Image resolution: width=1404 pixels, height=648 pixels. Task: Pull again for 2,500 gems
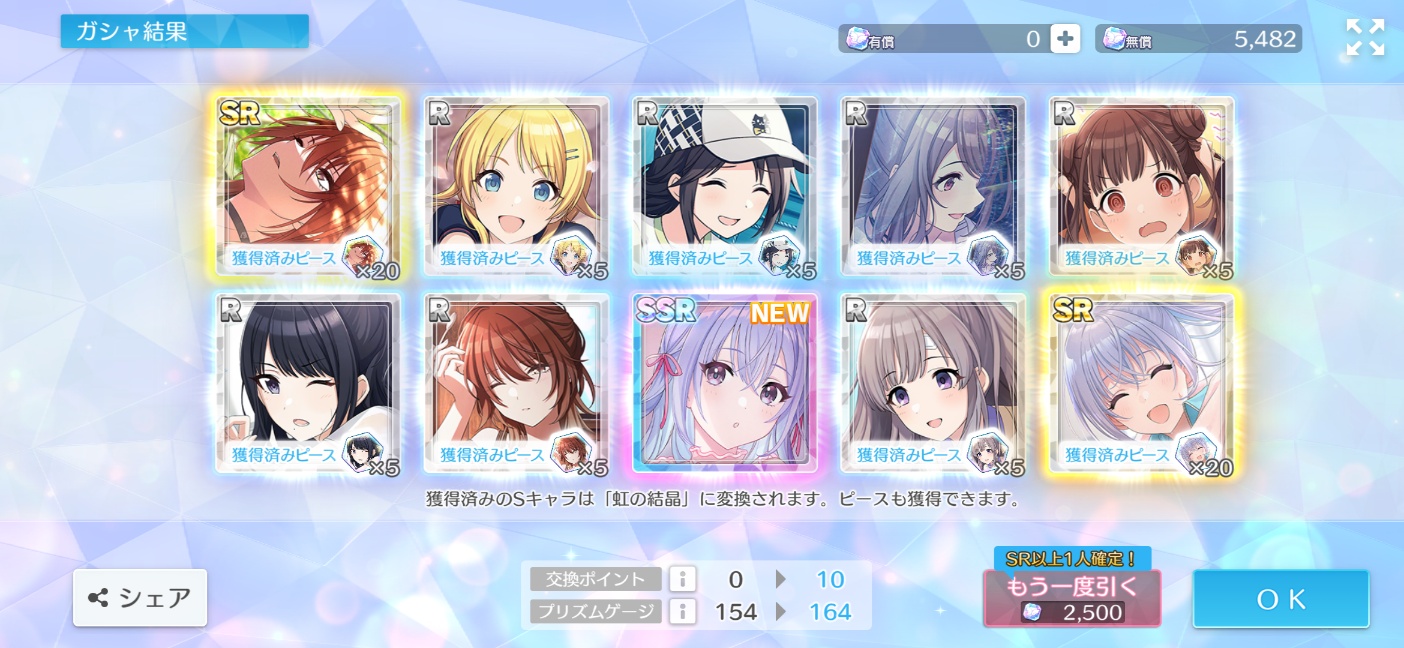click(1072, 598)
